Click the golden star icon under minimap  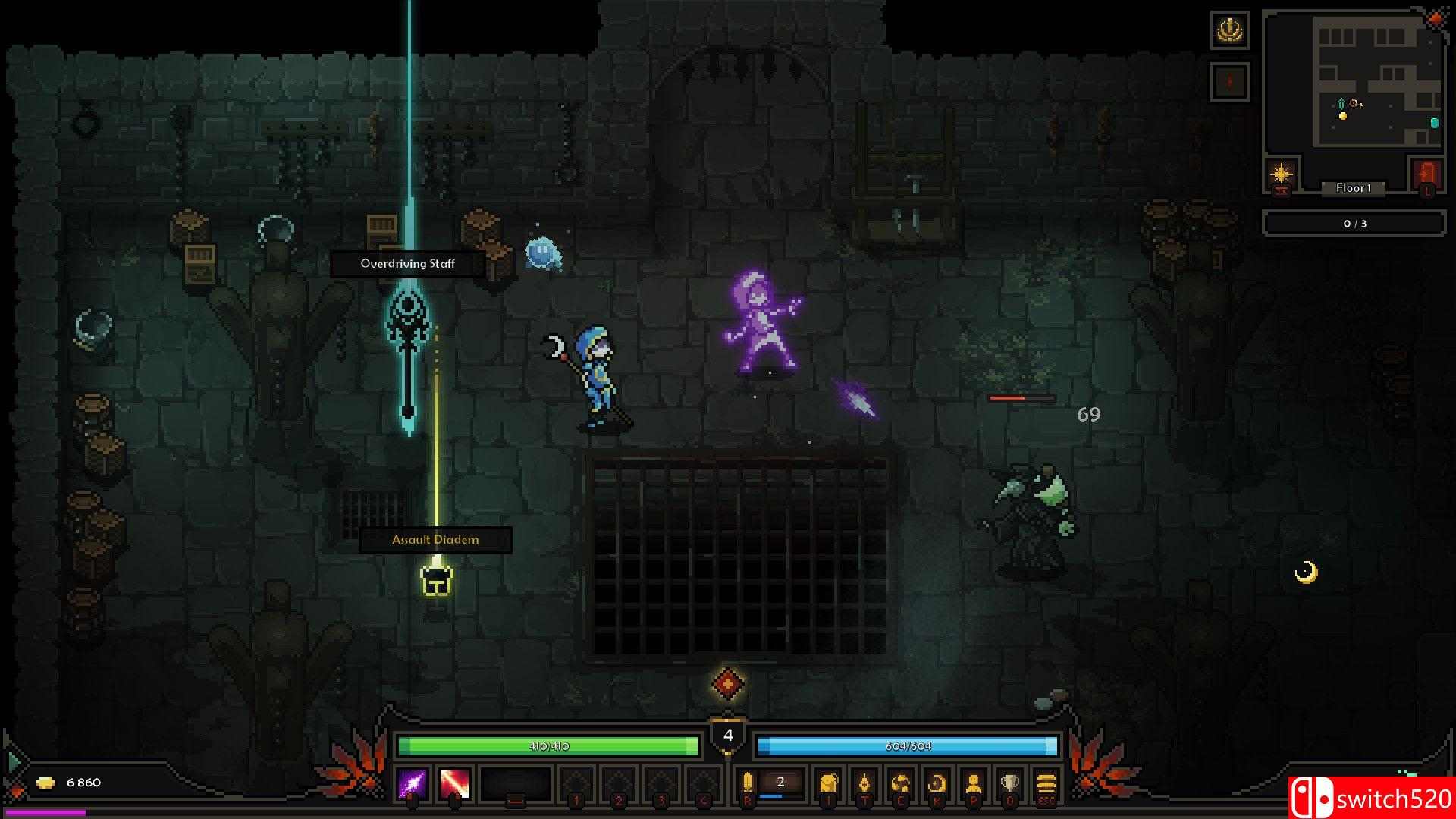point(1282,174)
